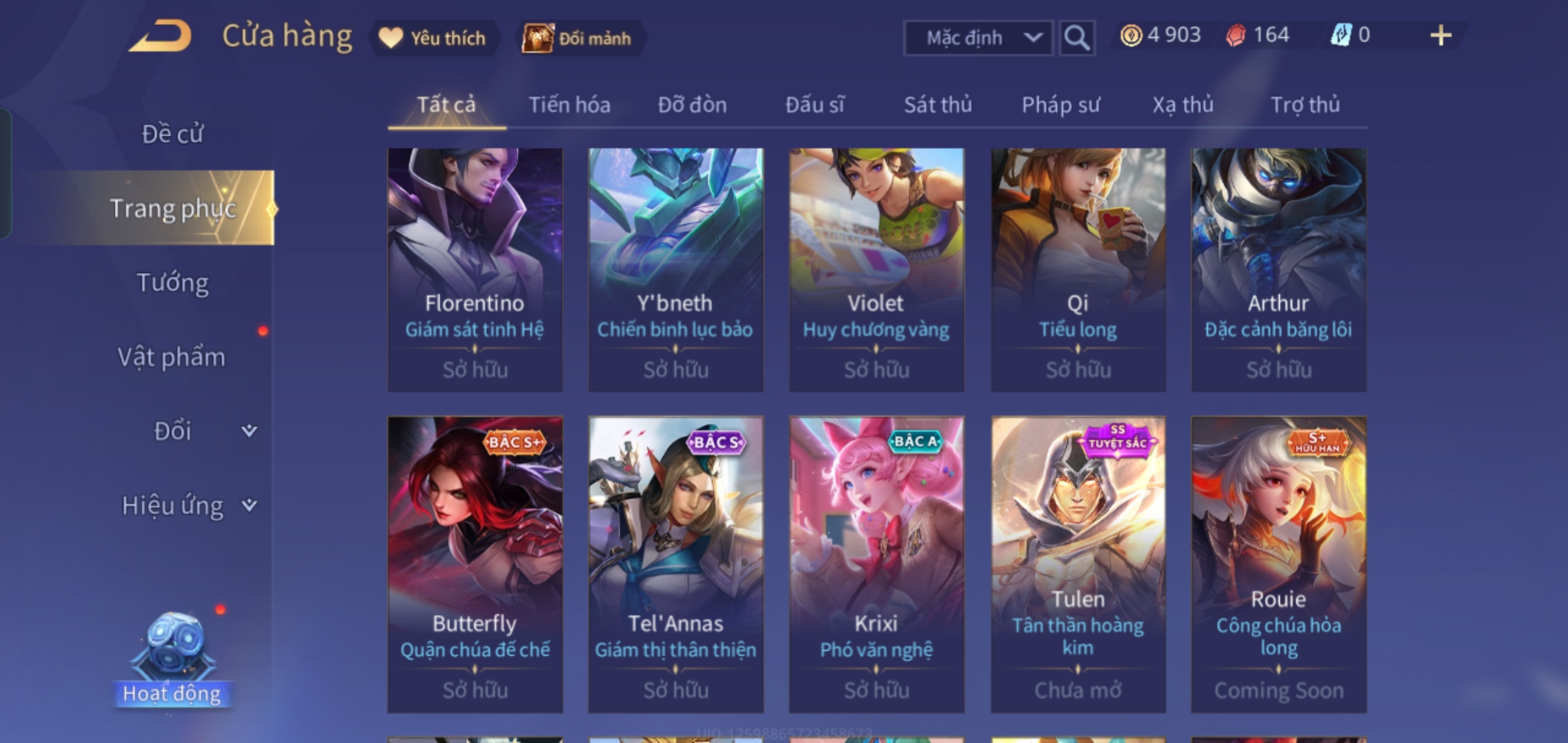Open the Đề cử menu entry
Image resolution: width=1568 pixels, height=743 pixels.
tap(172, 133)
